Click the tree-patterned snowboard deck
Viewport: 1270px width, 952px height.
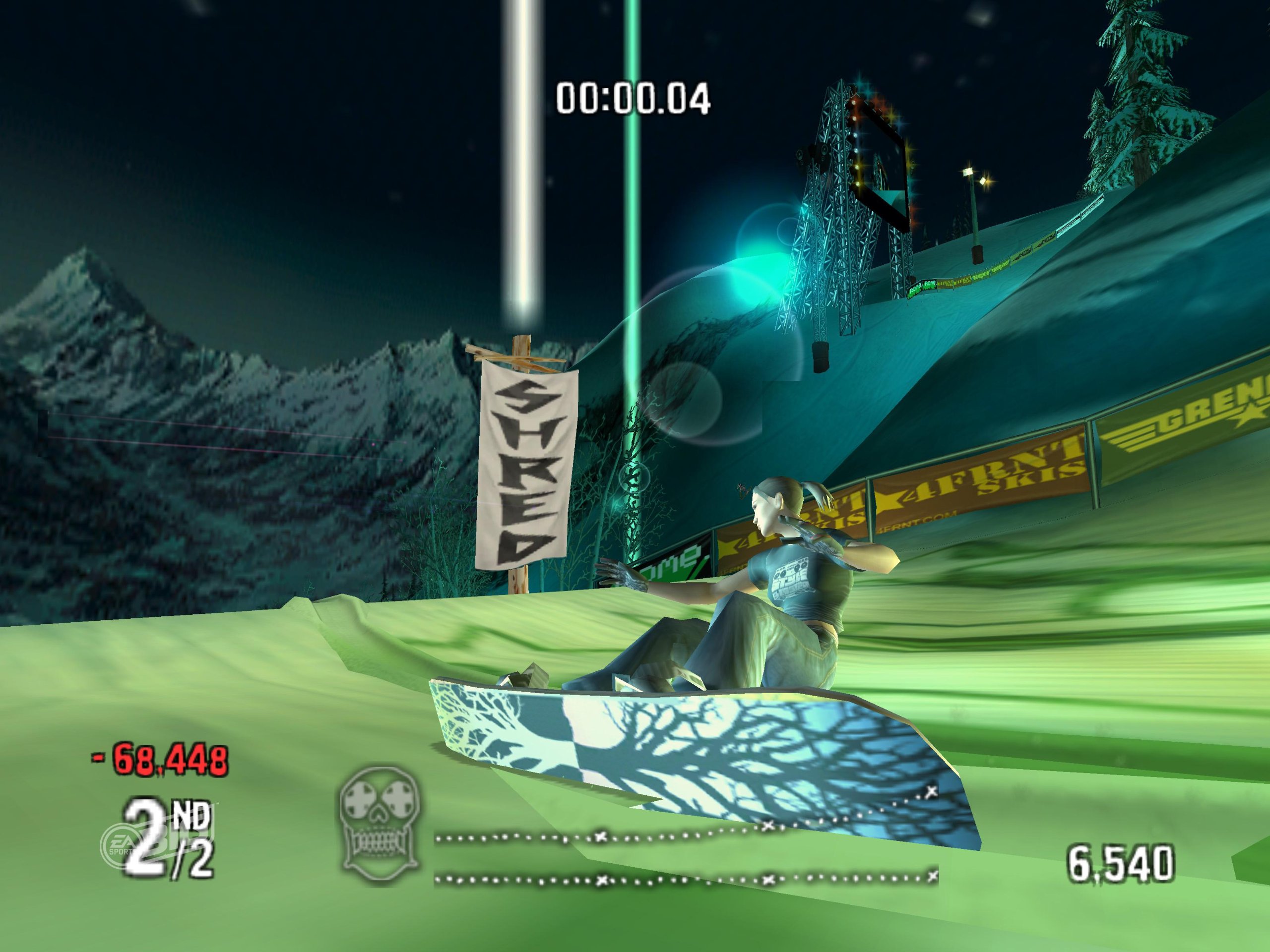689,740
